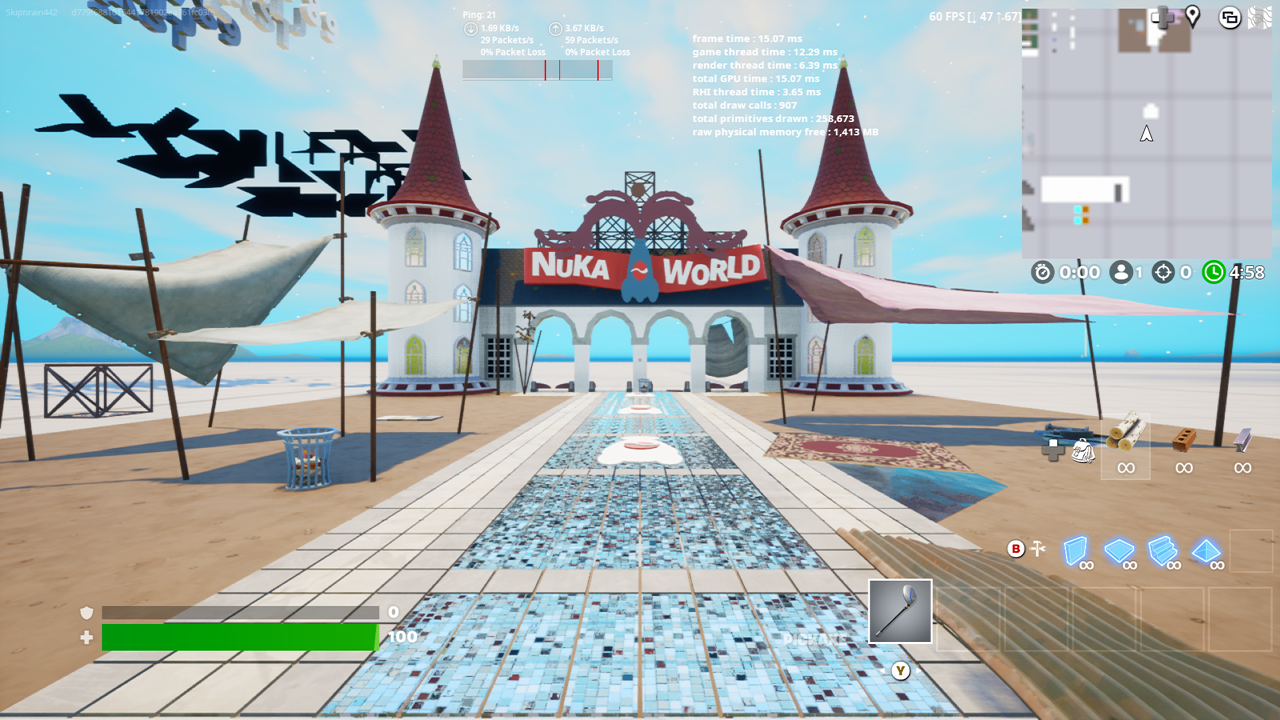Select the stairs building piece icon
The height and width of the screenshot is (720, 1280).
click(x=1164, y=551)
